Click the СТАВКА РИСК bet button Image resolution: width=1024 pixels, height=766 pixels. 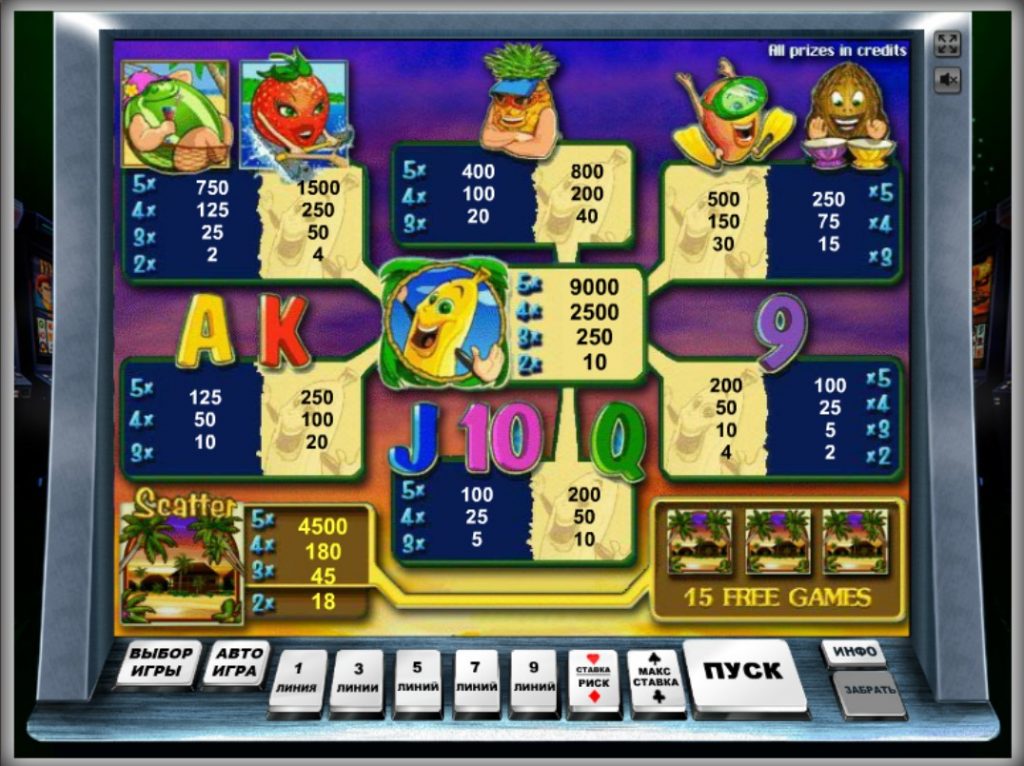[x=593, y=677]
